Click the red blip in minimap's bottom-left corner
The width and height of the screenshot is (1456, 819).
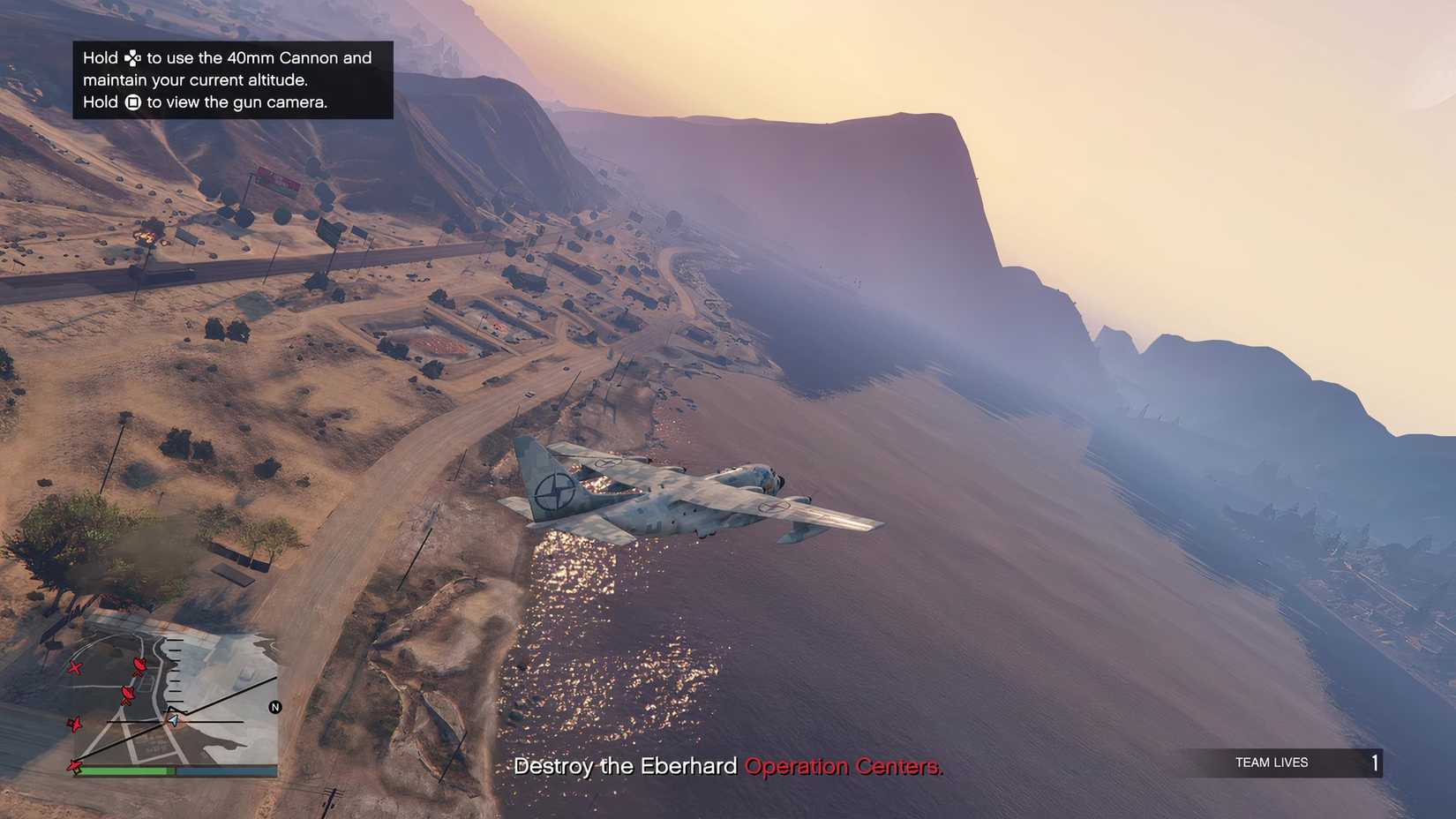pos(74,768)
